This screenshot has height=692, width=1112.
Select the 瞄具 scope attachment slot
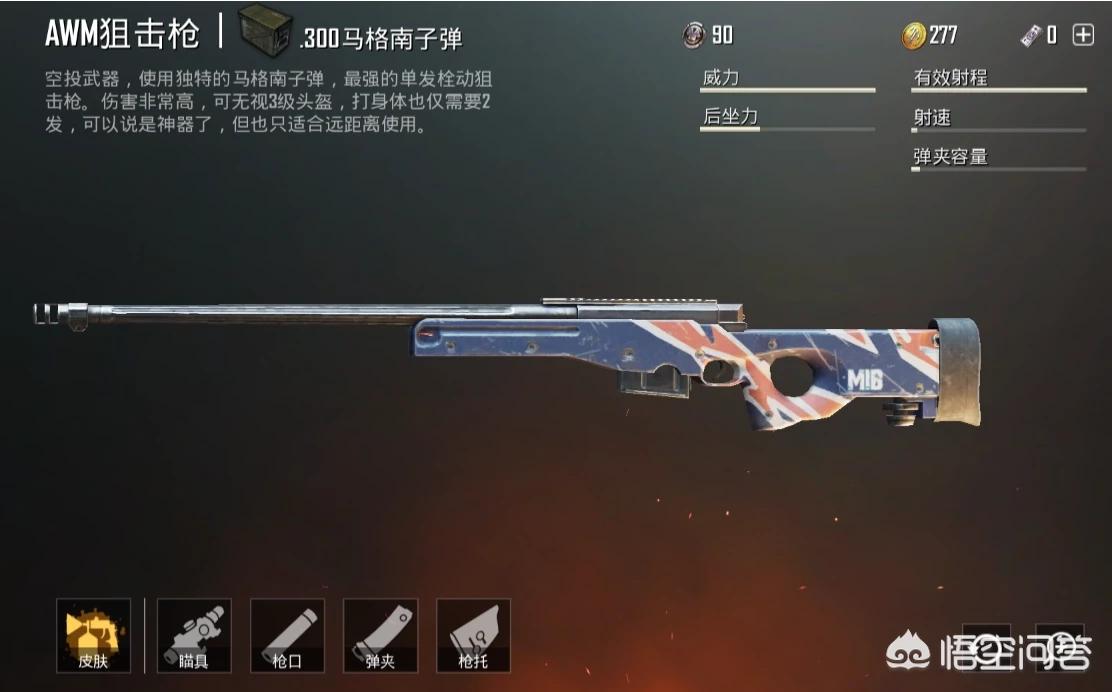(x=194, y=635)
